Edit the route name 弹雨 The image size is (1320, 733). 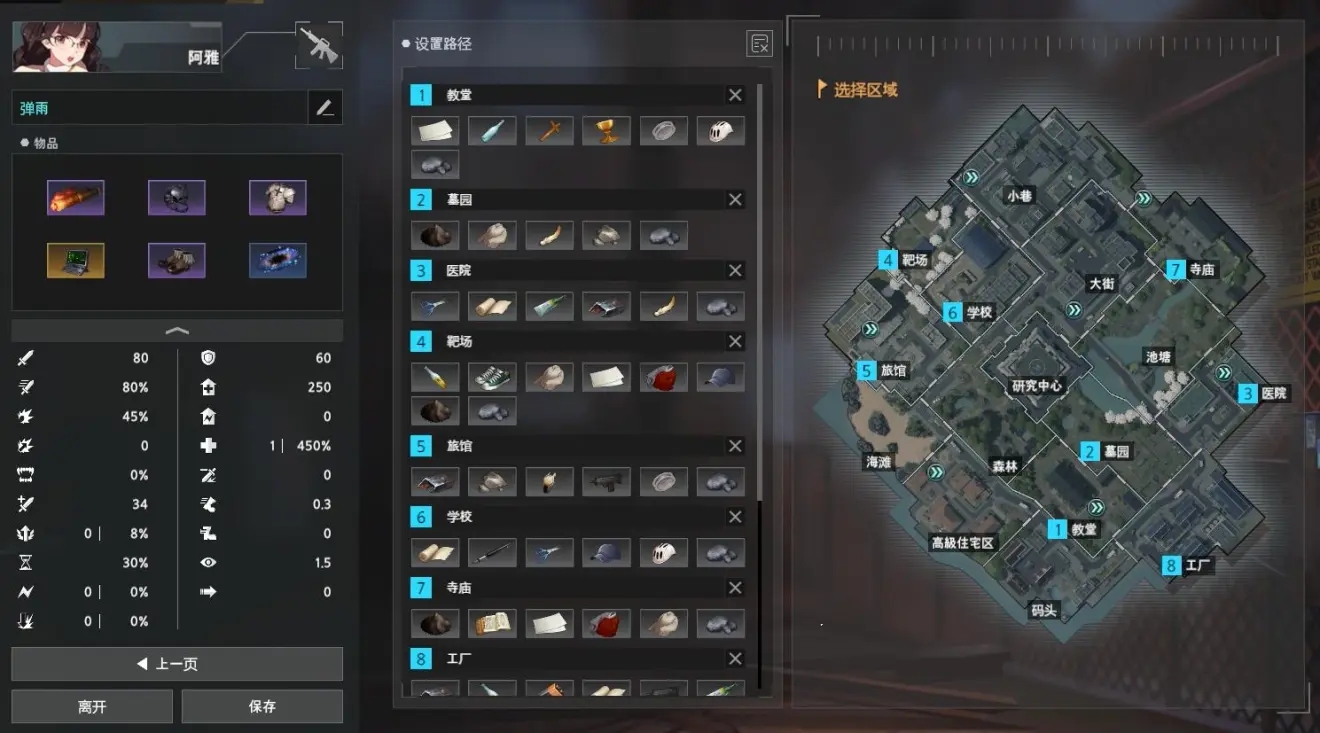point(325,108)
